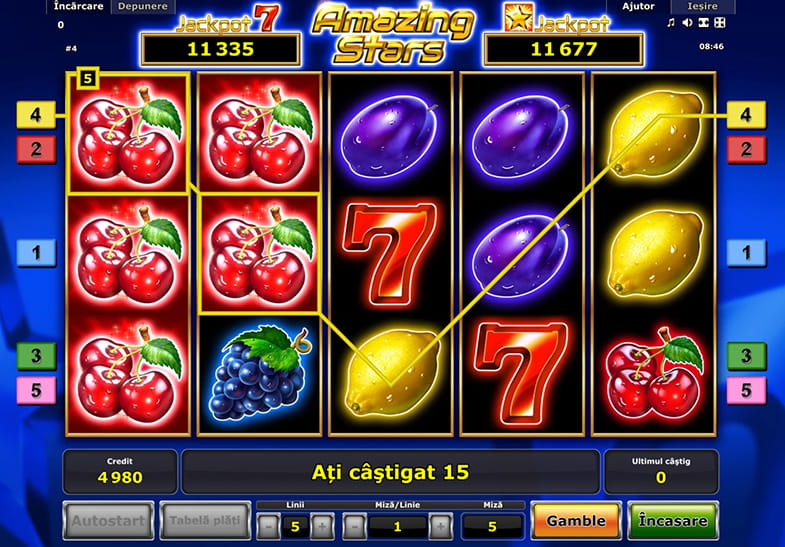Decrease the number of Linii
Screen dimensions: 785x547
point(268,525)
